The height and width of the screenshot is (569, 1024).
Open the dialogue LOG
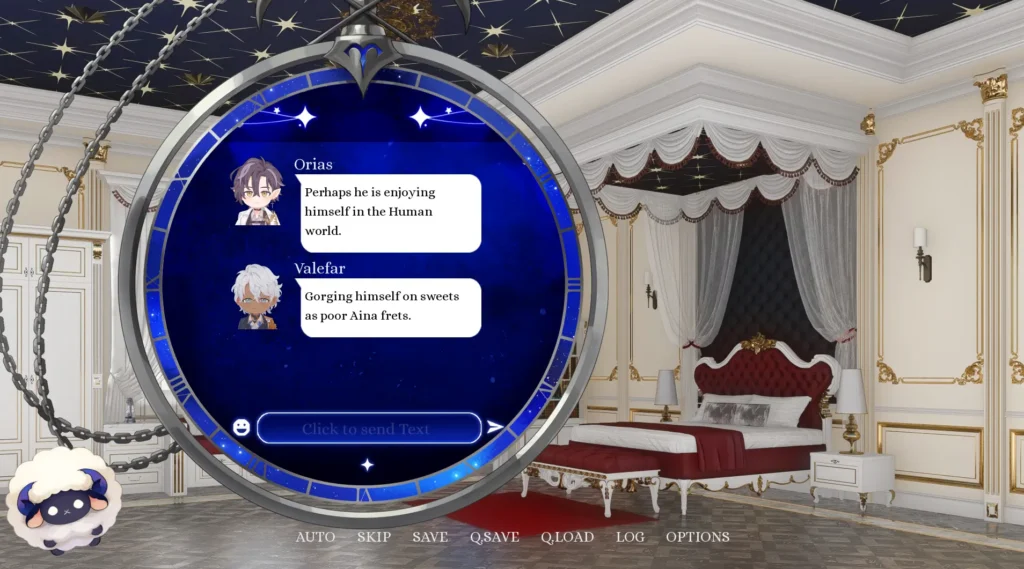point(630,537)
